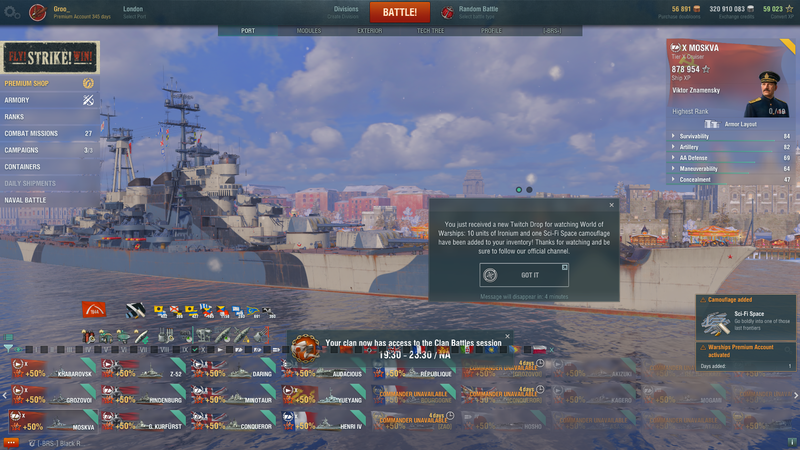
Task: Open the Modules tab
Action: [309, 31]
